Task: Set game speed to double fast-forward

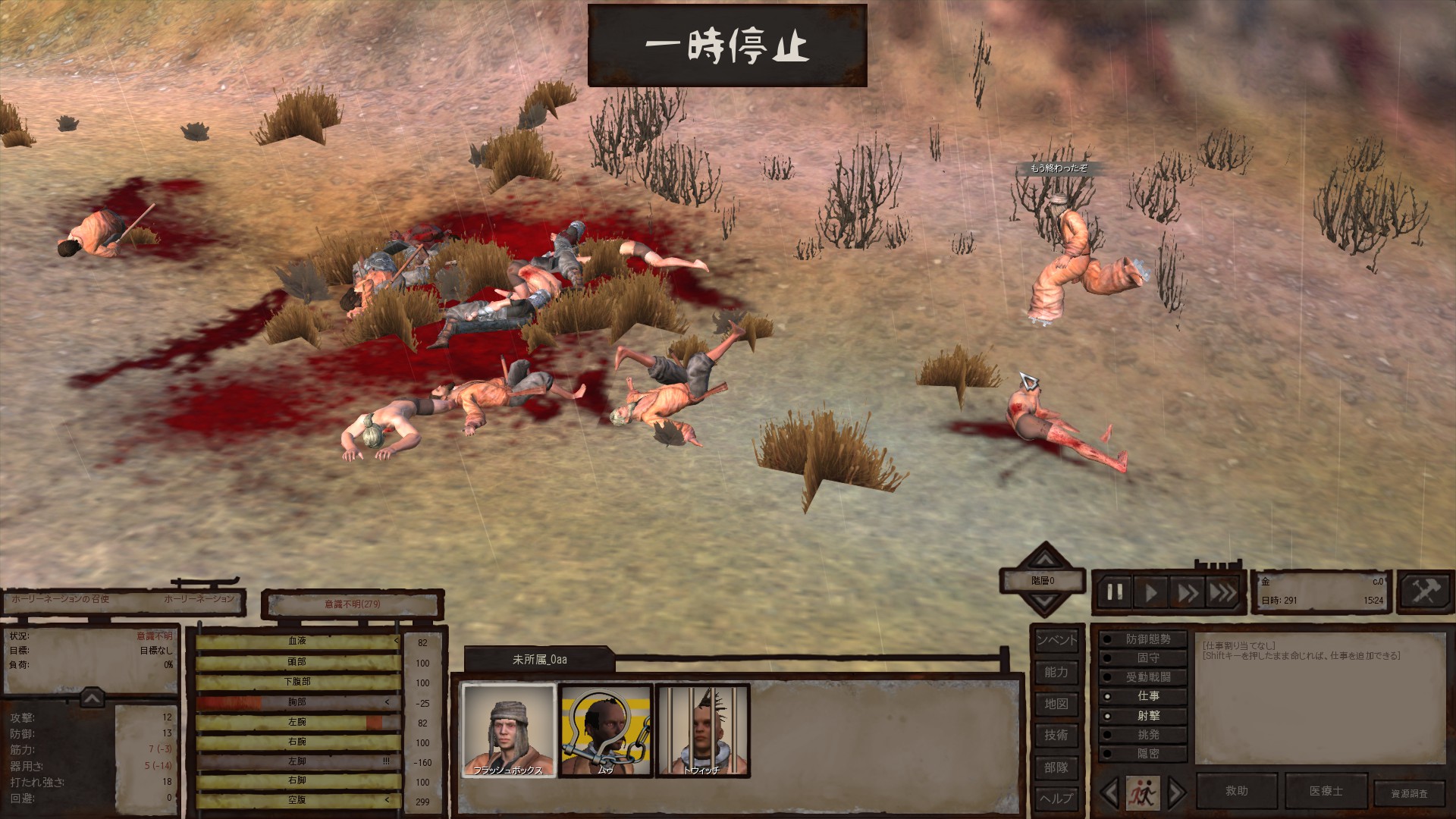Action: coord(1188,592)
